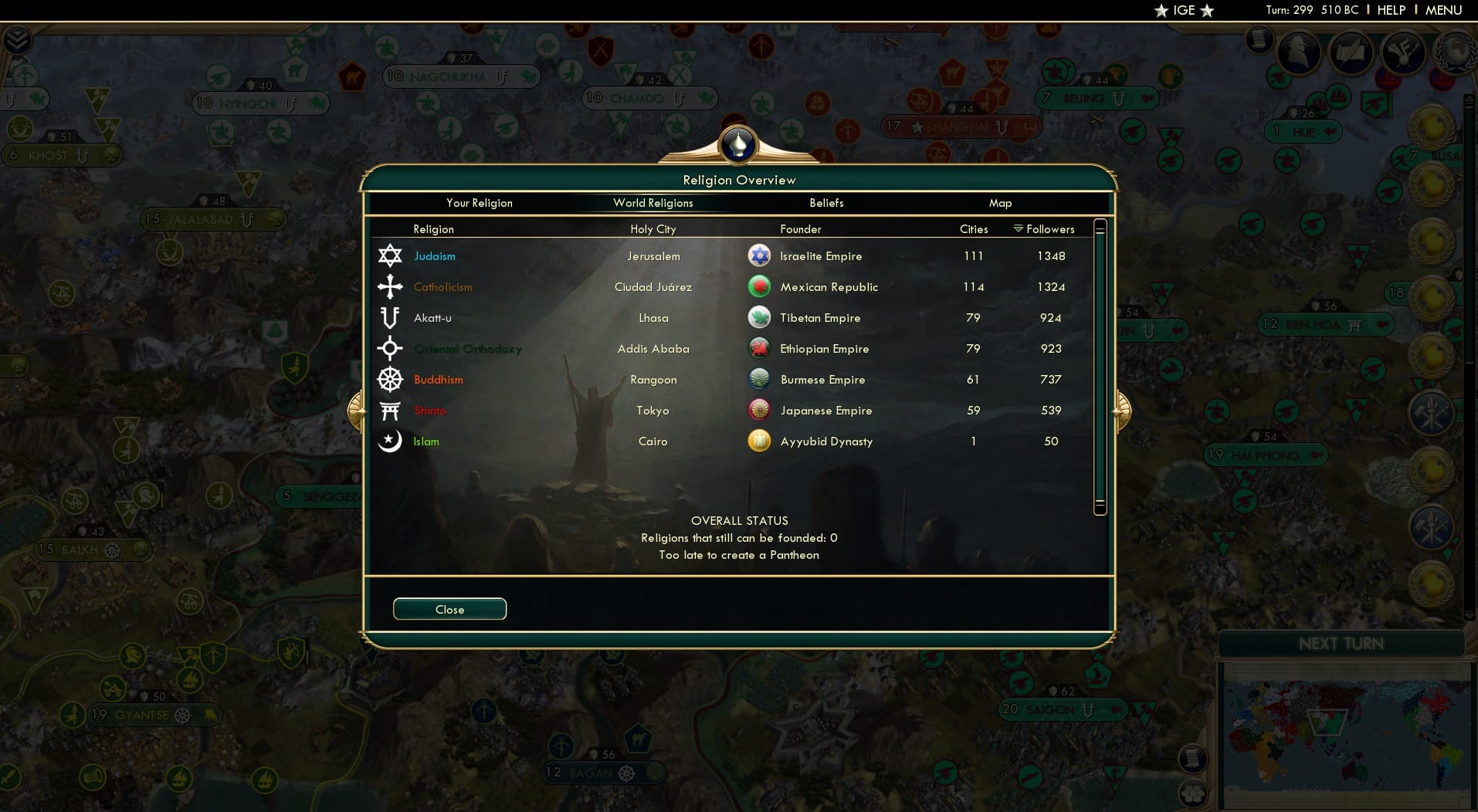Expand the left panel arrow ornament
The height and width of the screenshot is (812, 1478).
coord(357,410)
